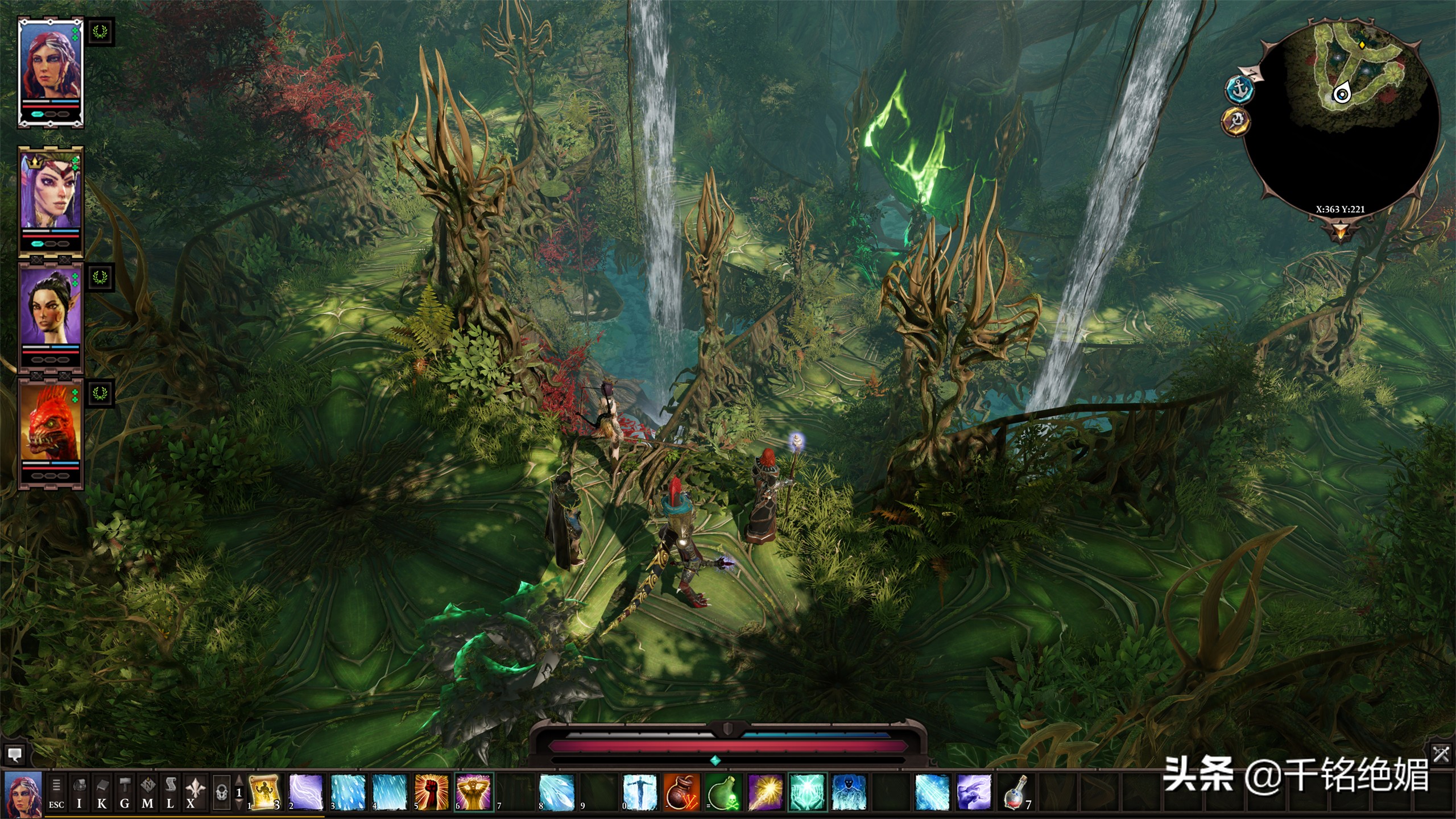Click the gold flaming-arrow button beside the minimap
The width and height of the screenshot is (1456, 819).
1234,121
